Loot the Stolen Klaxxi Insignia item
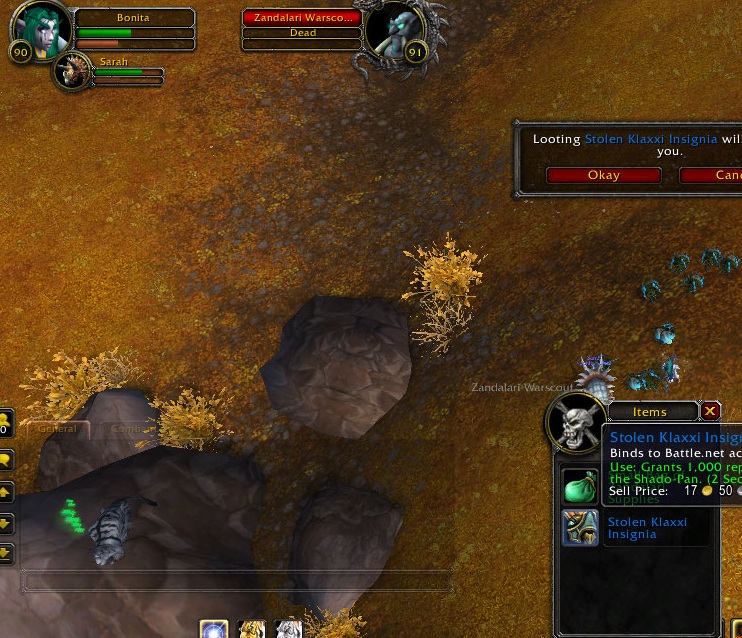742x638 pixels. coord(580,528)
